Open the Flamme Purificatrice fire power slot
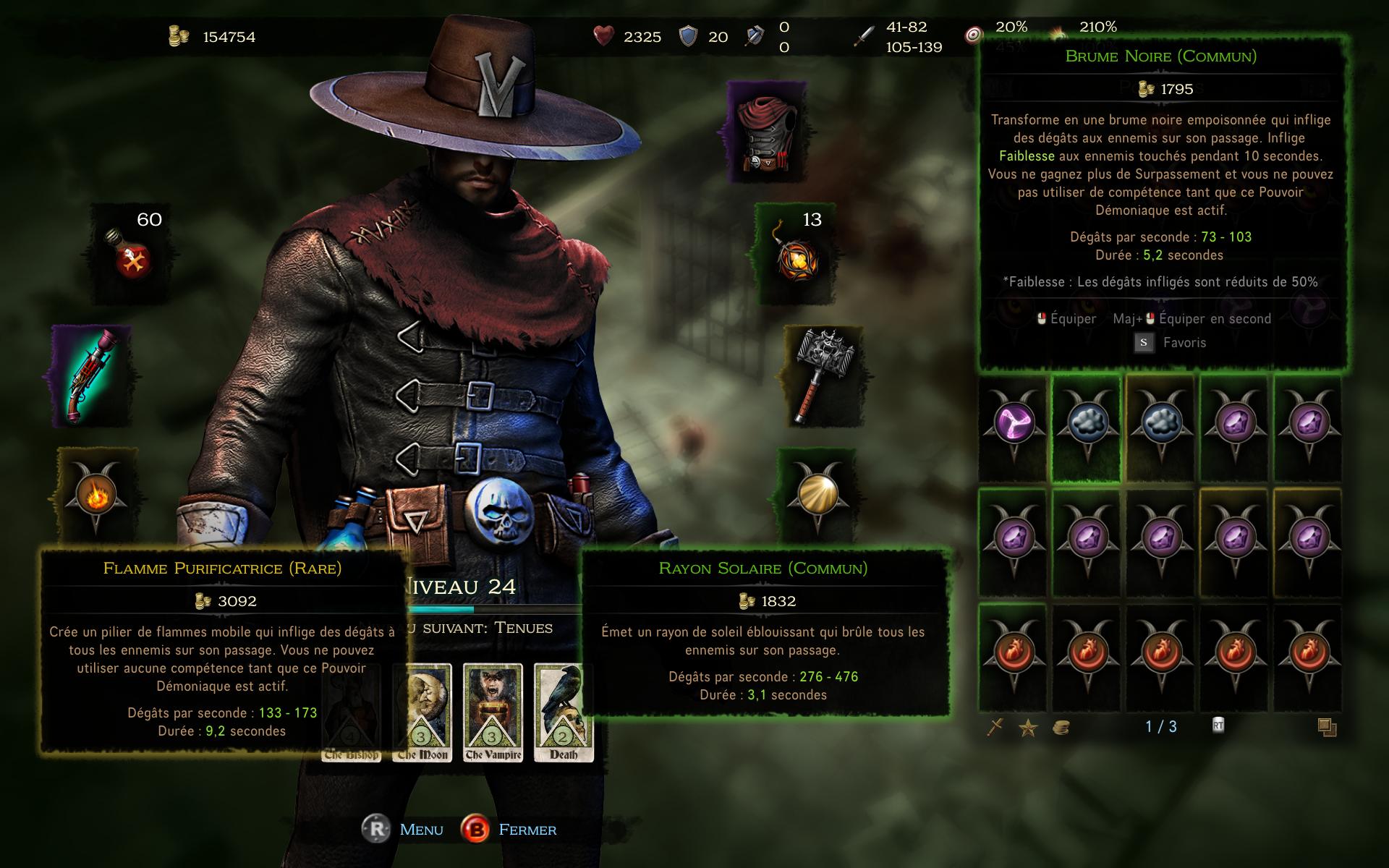Viewport: 1389px width, 868px height. [96, 496]
